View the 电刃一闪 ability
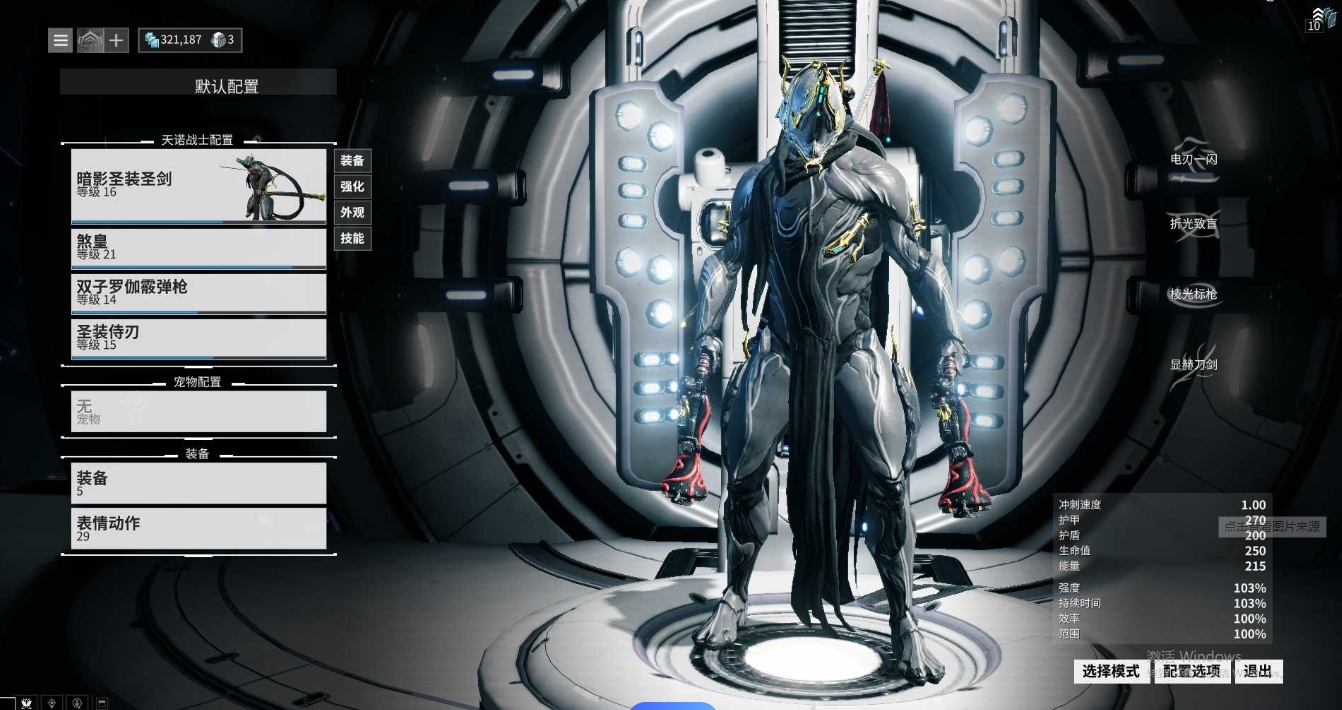1342x710 pixels. tap(1193, 159)
